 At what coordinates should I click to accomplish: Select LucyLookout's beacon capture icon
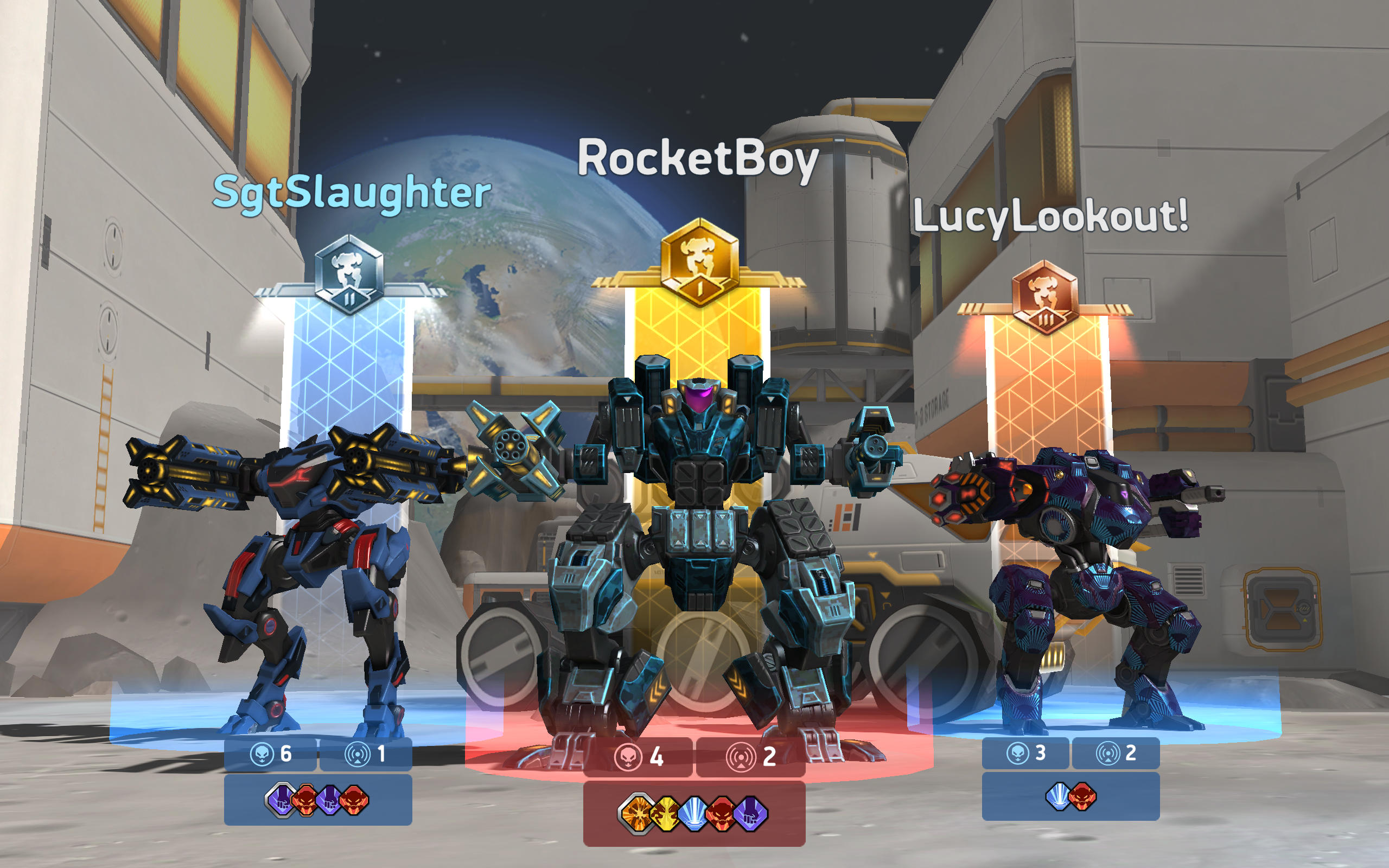click(x=1108, y=754)
